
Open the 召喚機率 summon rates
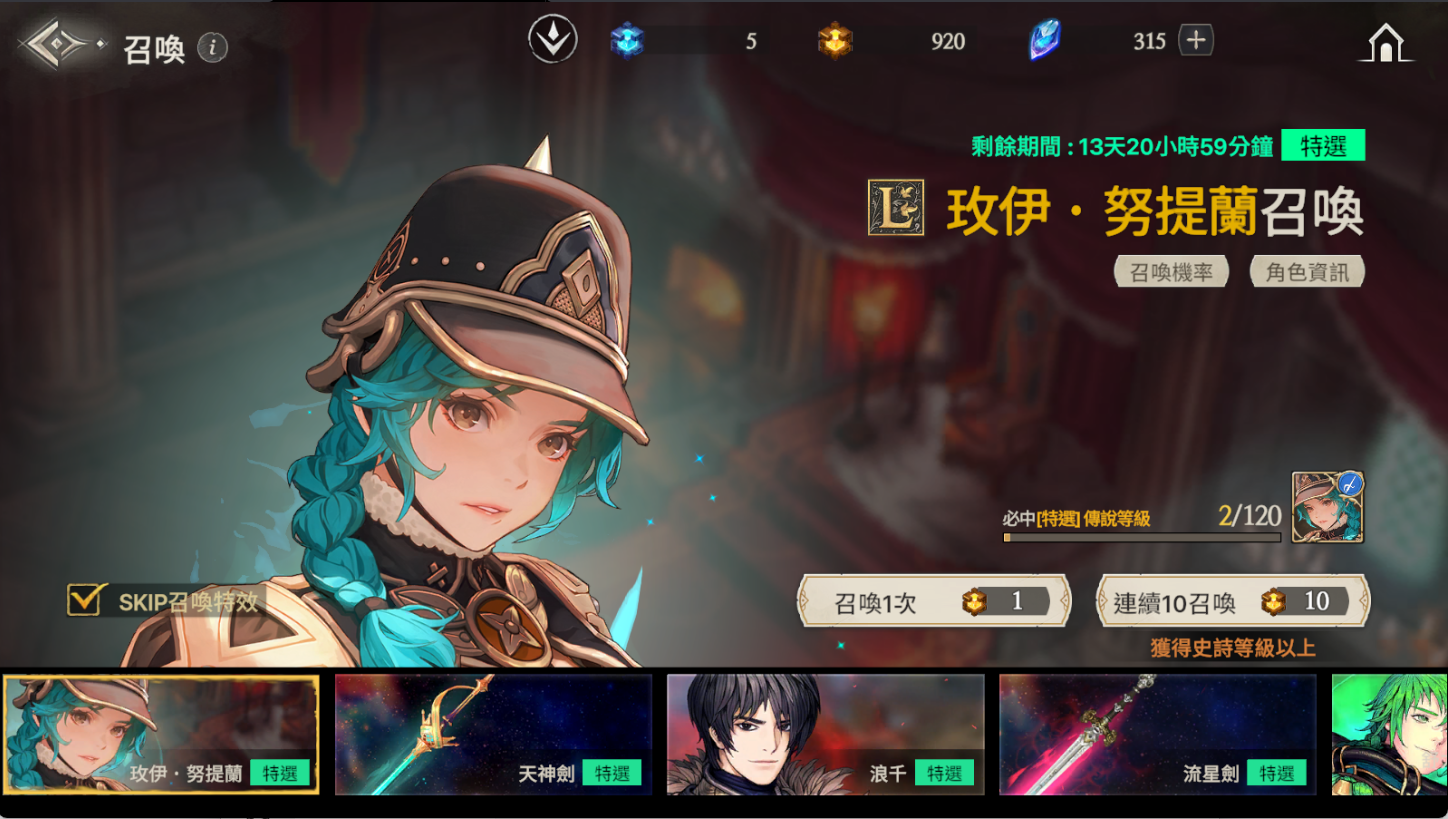point(1171,272)
